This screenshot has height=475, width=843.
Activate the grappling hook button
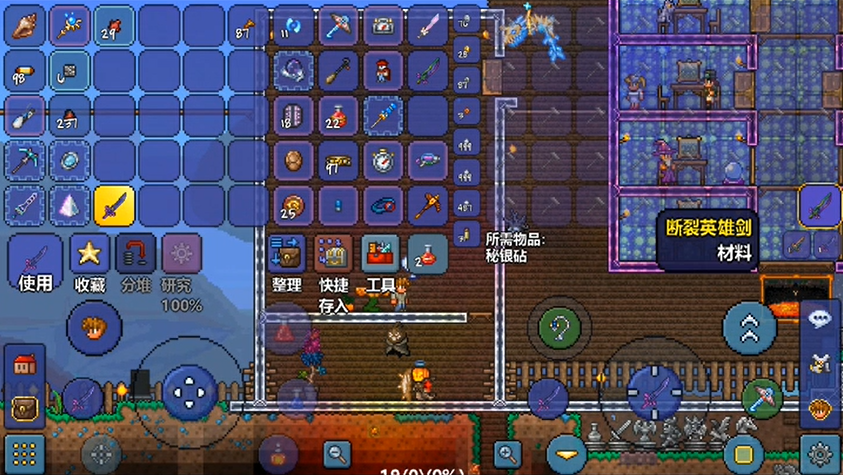click(560, 327)
